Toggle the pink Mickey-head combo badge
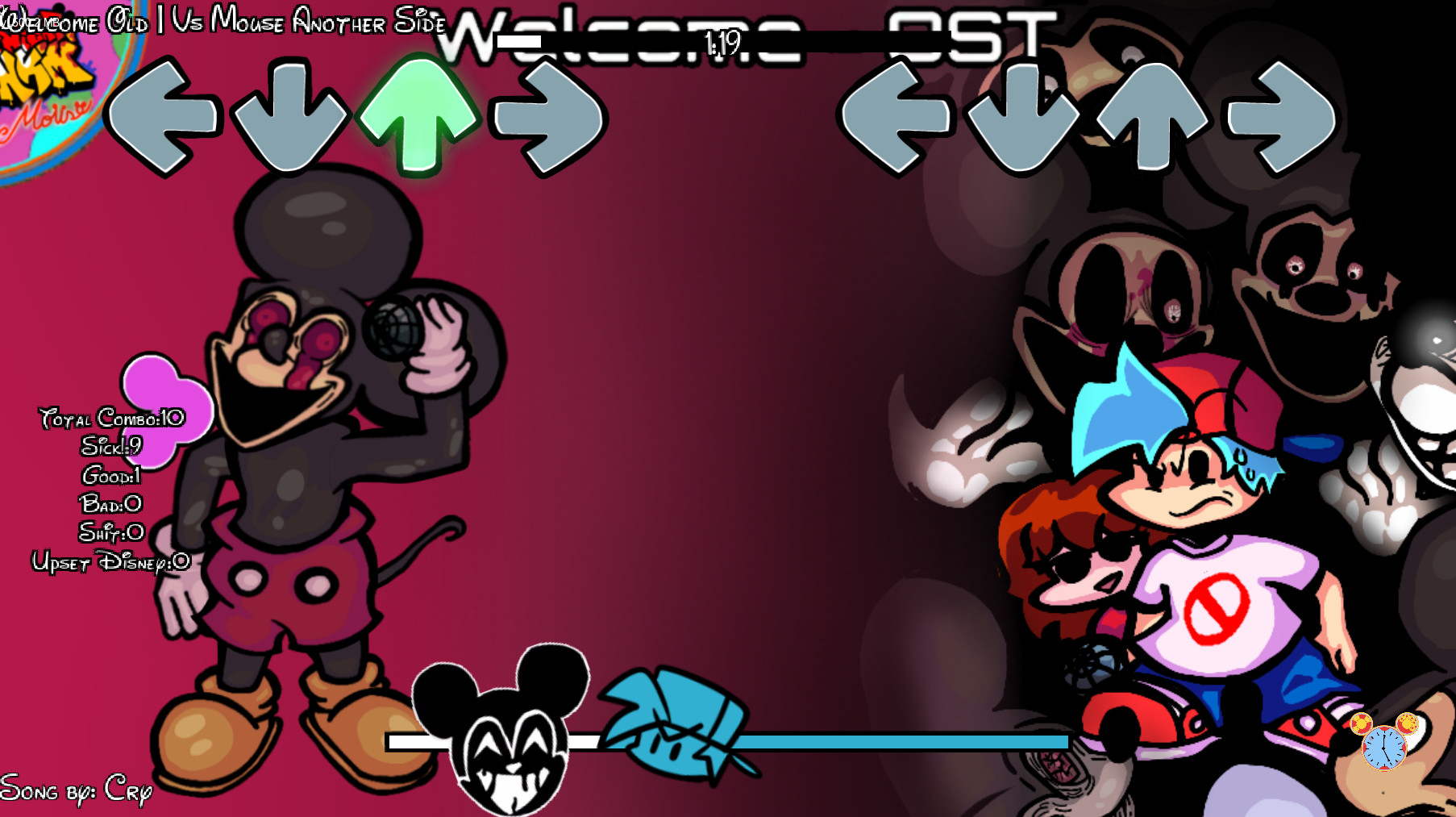 [169, 411]
